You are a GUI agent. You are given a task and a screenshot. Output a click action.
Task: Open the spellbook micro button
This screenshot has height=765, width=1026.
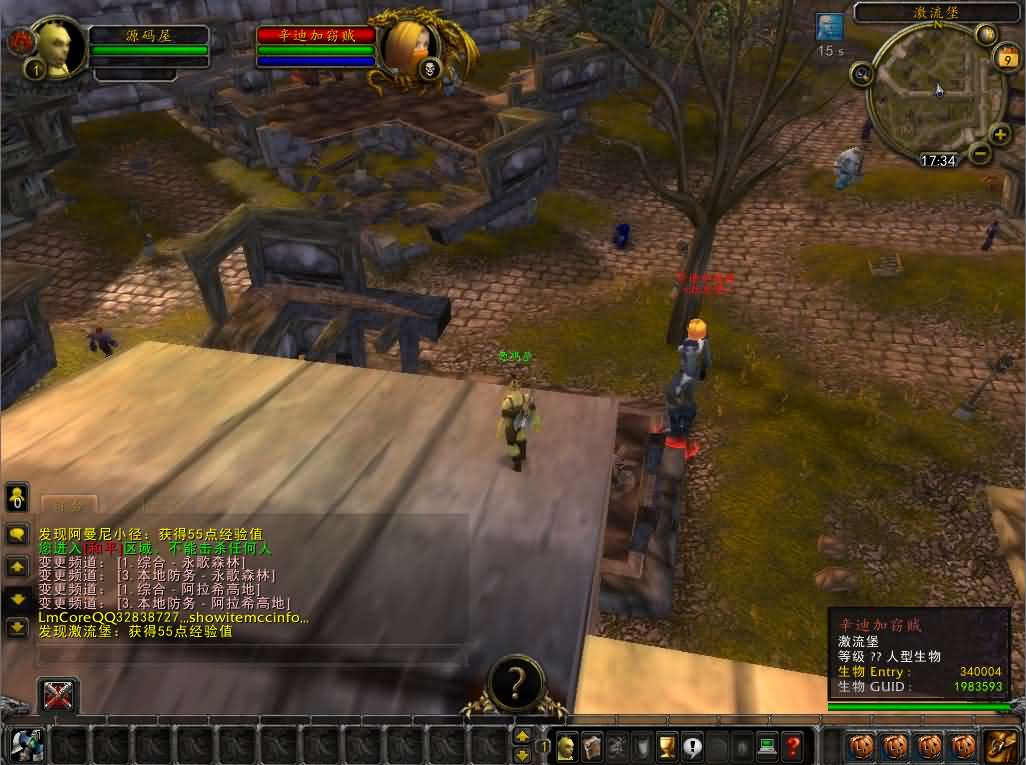pos(592,745)
